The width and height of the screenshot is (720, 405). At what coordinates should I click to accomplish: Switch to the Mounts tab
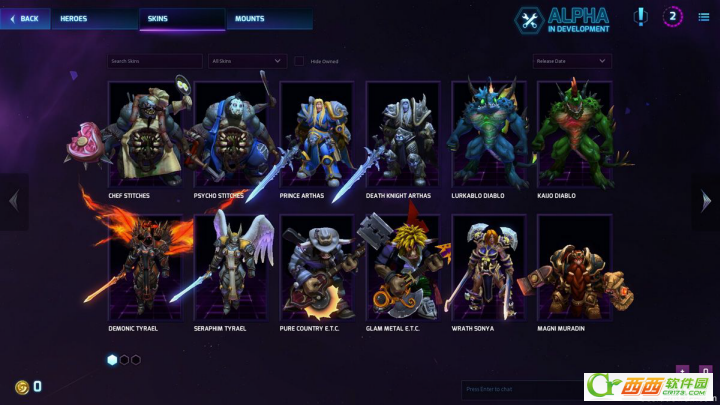[x=250, y=18]
